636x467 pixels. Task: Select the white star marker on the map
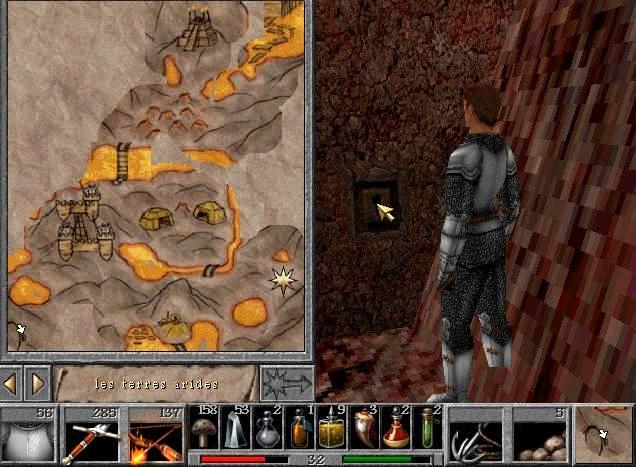283,281
